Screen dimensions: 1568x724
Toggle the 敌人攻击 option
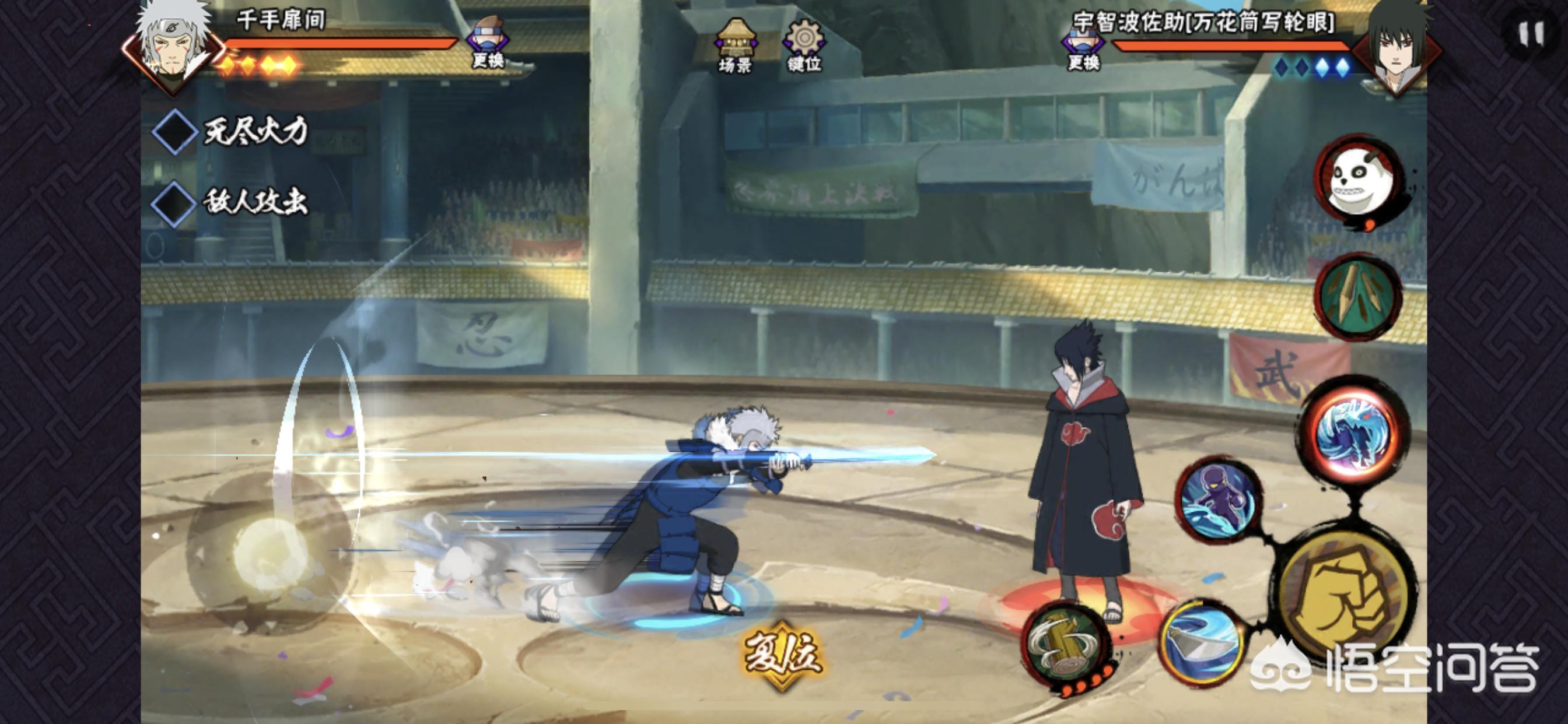click(174, 203)
